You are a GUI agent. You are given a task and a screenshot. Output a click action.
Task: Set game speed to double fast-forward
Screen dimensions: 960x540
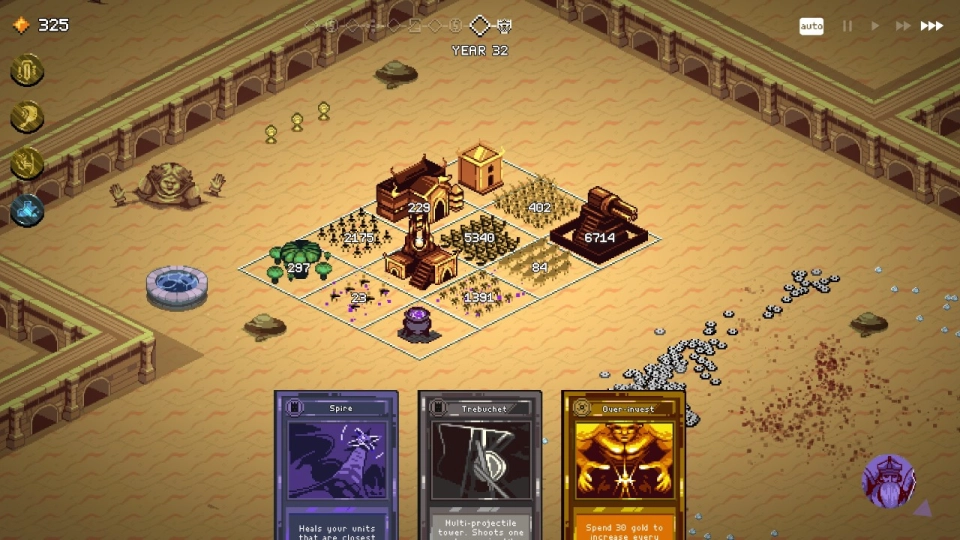click(903, 26)
